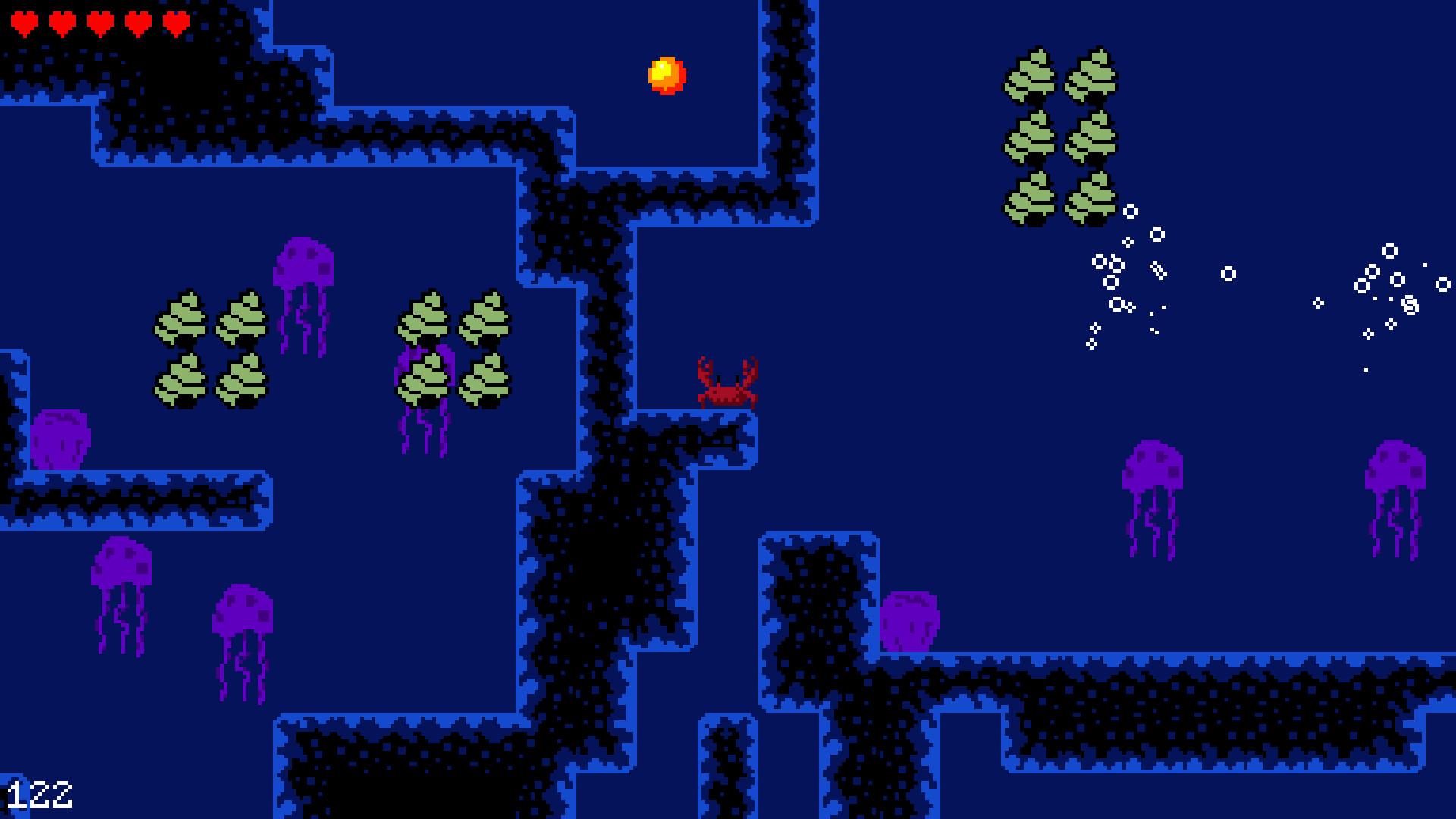Image resolution: width=1456 pixels, height=819 pixels.
Task: Click the middle heart in the health bar
Action: coord(99,20)
